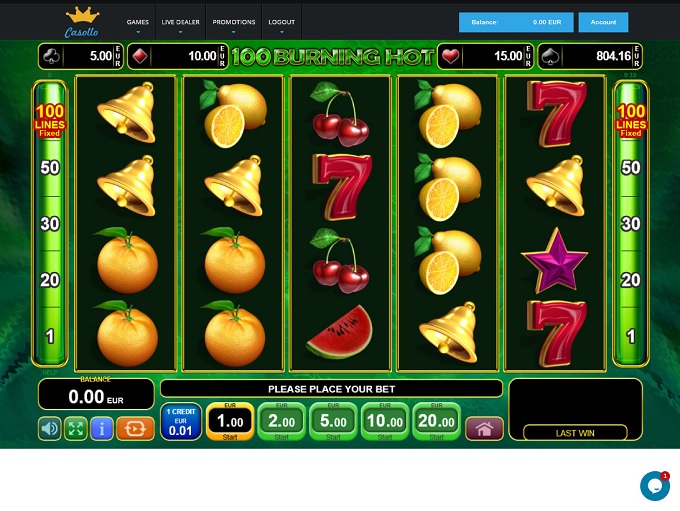This screenshot has width=680, height=511.
Task: Start a spin with 5.00 EUR bet
Action: (x=333, y=423)
